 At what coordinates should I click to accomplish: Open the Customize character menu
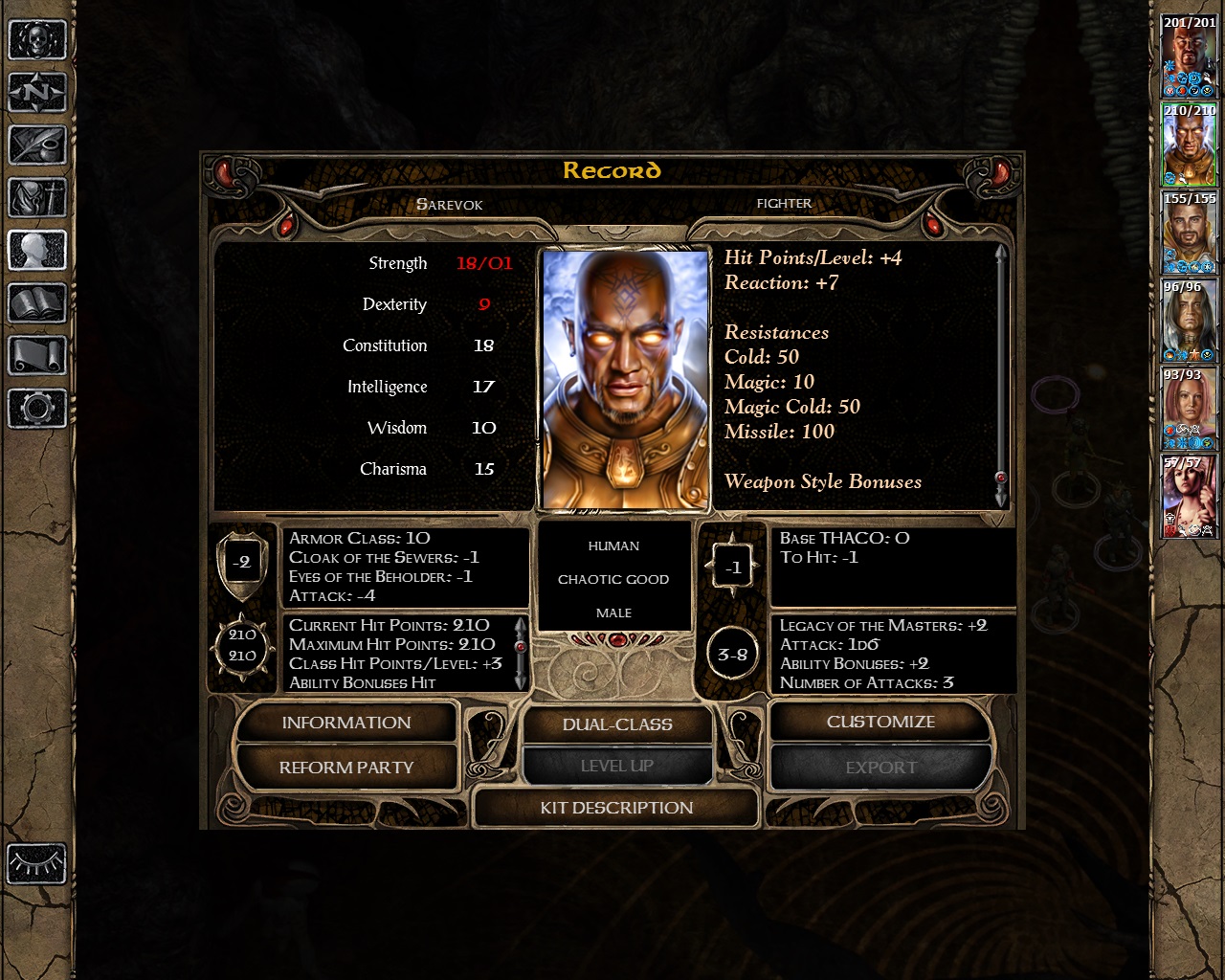(x=880, y=722)
